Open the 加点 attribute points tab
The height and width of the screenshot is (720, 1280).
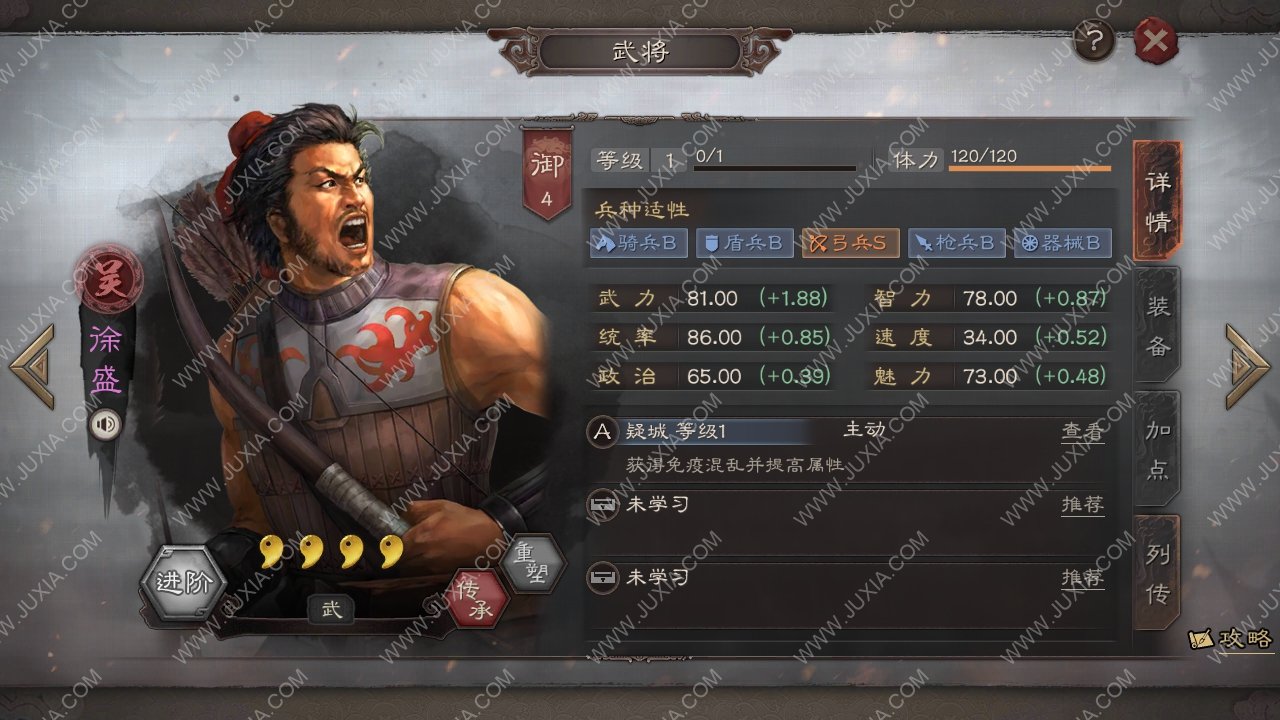coord(1157,450)
